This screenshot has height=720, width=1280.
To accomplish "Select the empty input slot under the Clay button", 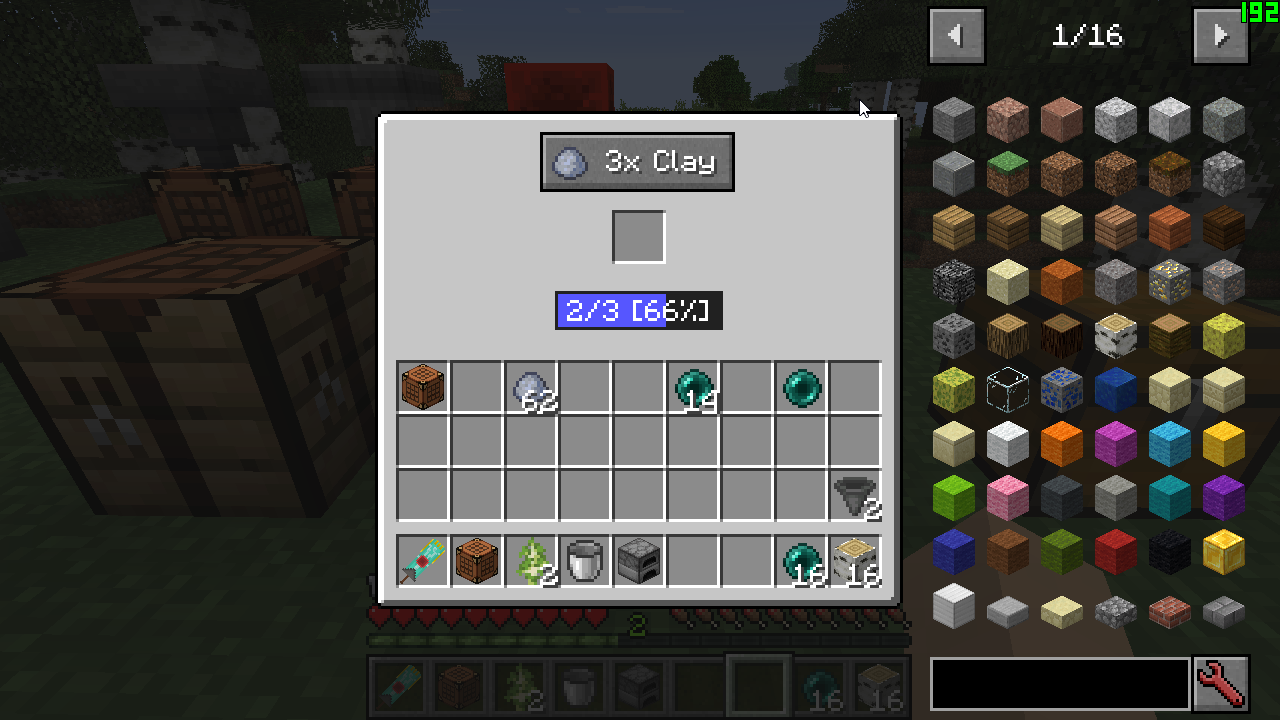I will tap(639, 237).
